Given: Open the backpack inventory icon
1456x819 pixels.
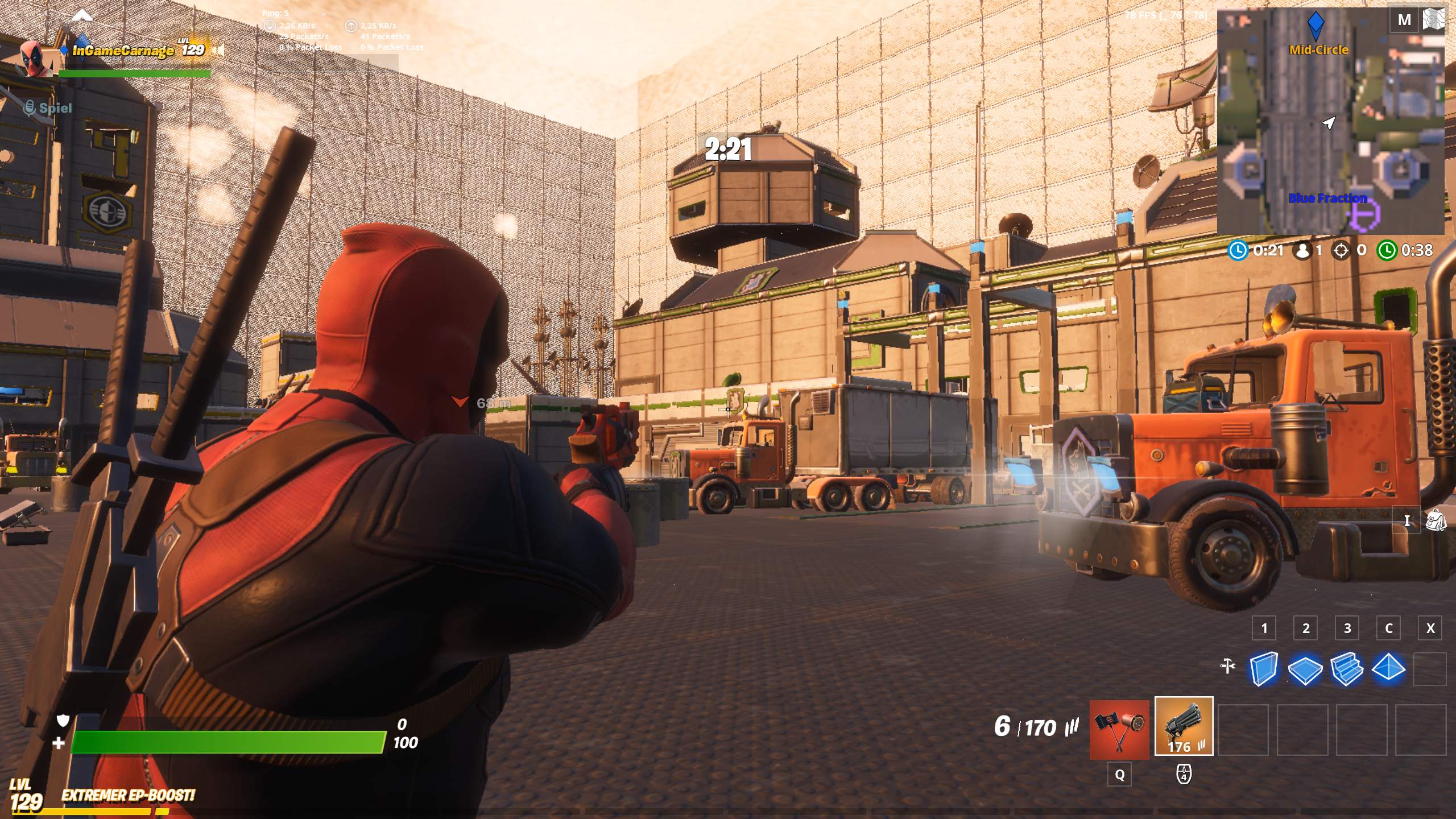Looking at the screenshot, I should click(1435, 520).
